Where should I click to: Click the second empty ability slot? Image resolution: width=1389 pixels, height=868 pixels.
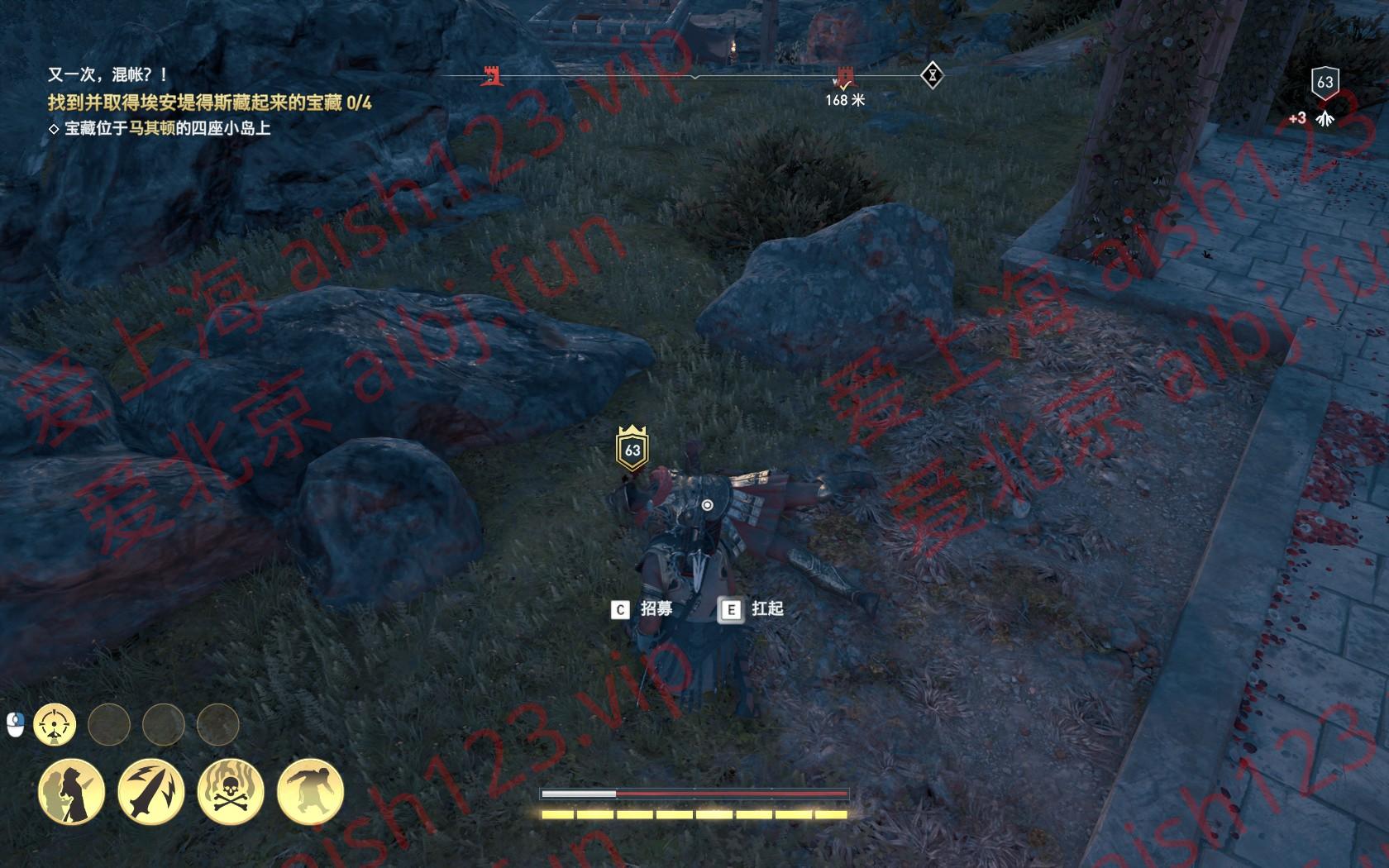pos(164,722)
